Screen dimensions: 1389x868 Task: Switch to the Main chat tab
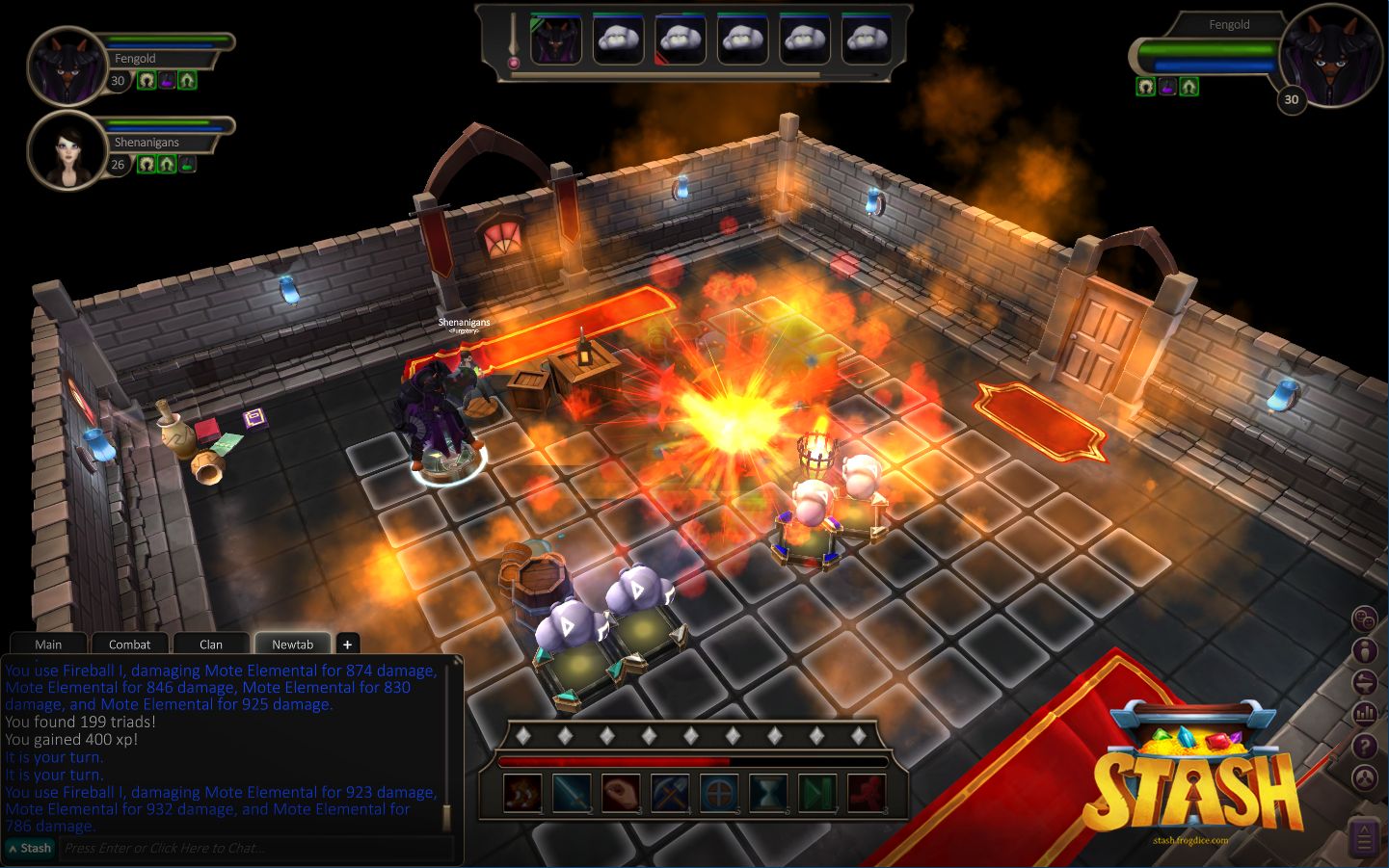point(48,644)
